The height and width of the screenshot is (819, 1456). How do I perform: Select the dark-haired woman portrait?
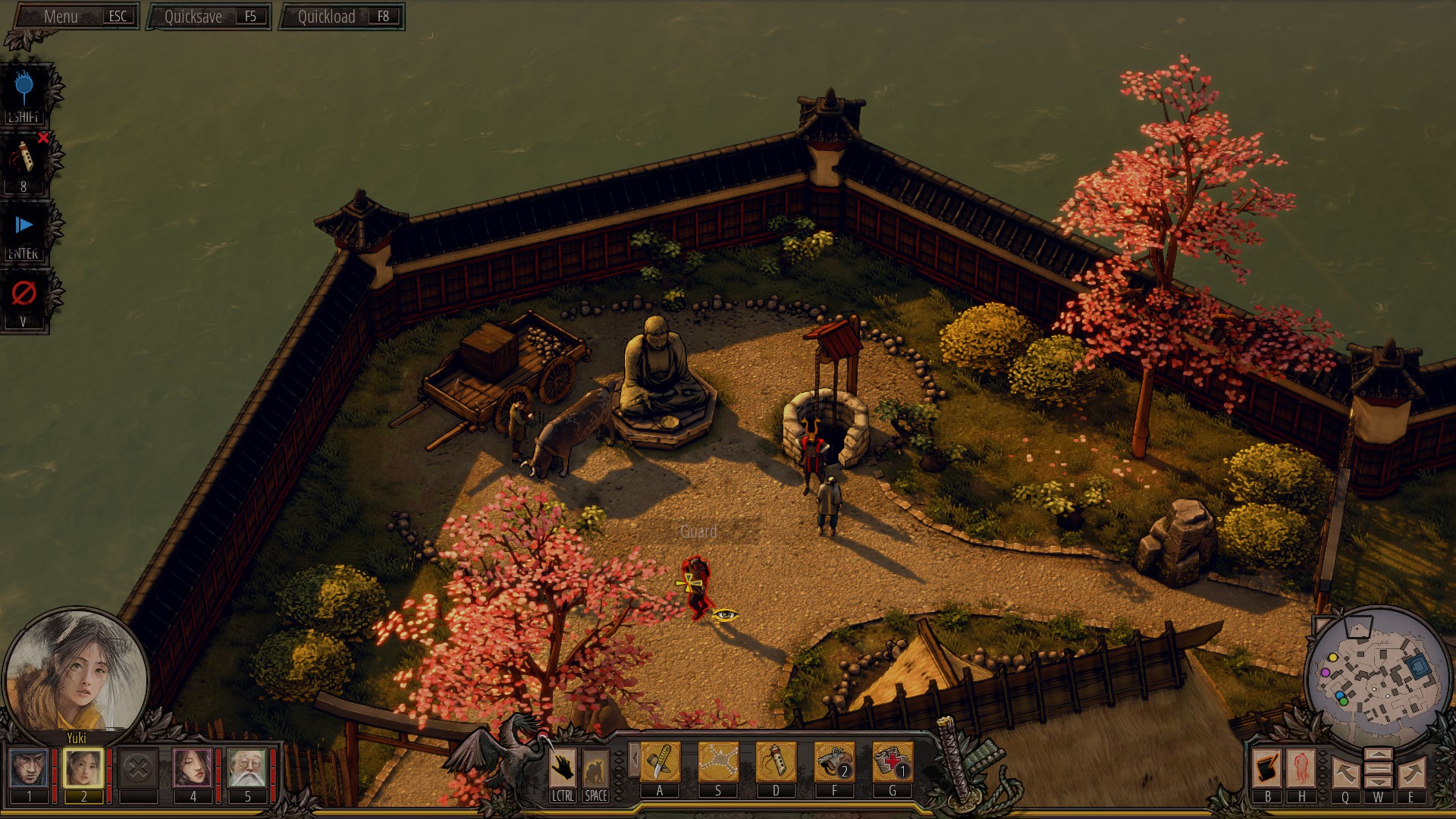(193, 767)
